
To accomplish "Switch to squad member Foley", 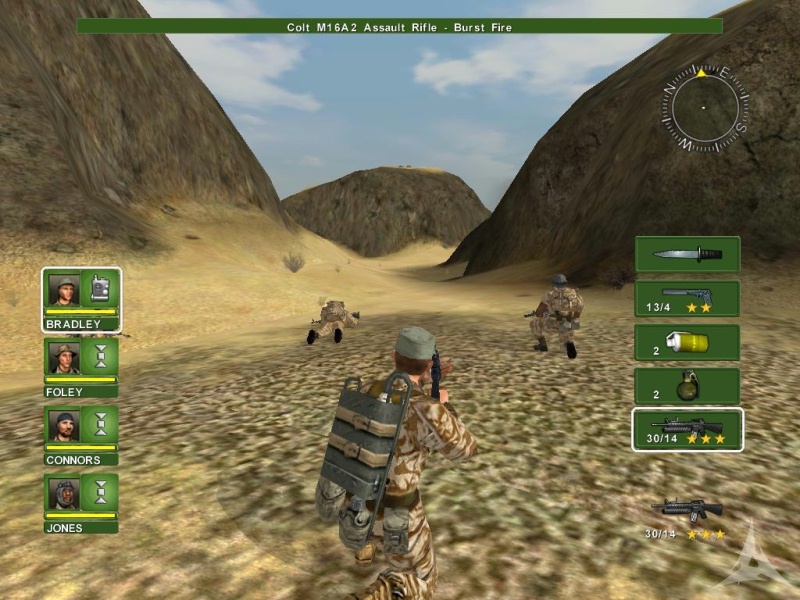I will (x=65, y=357).
